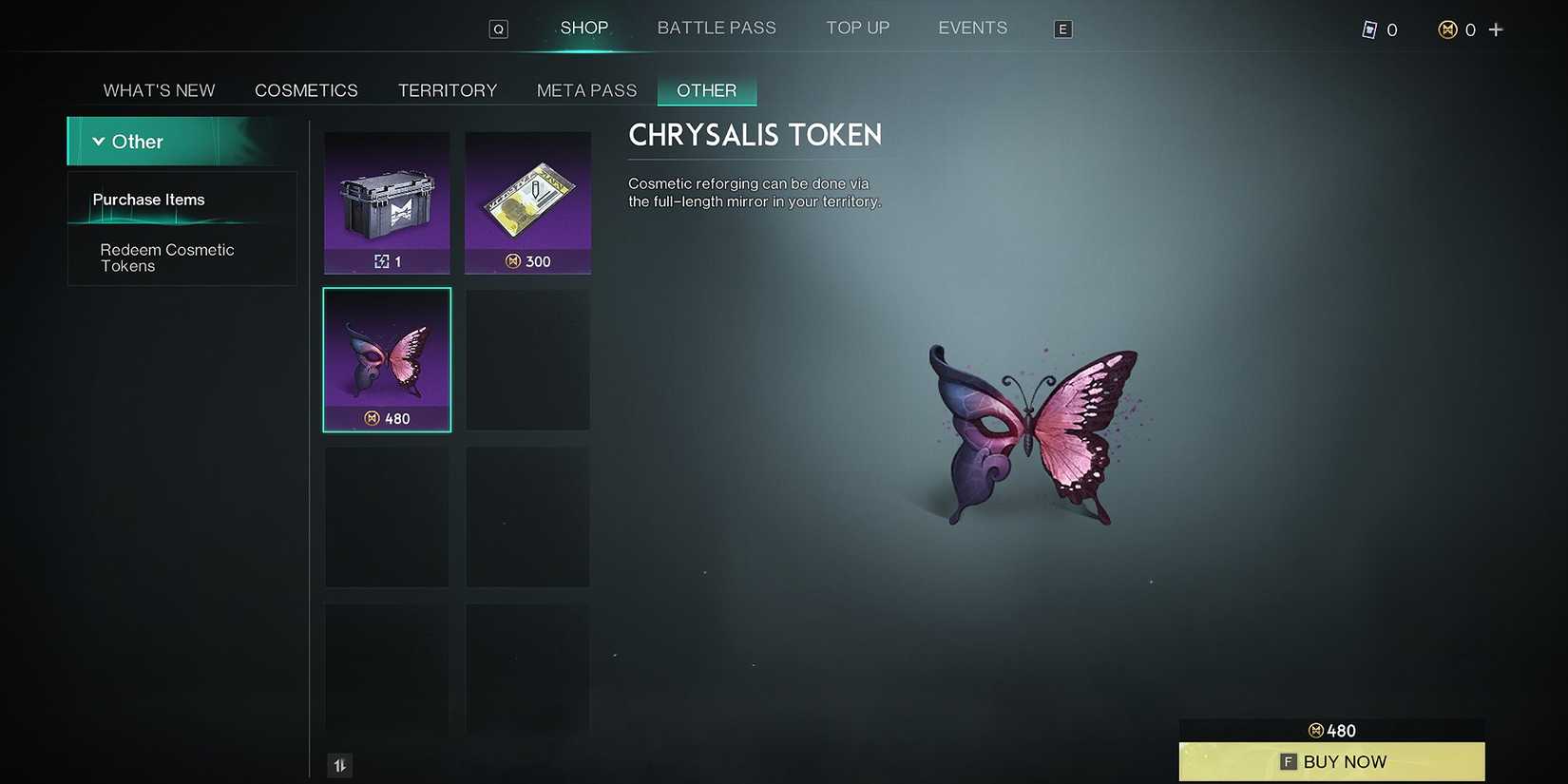Click the crate item icon

tap(387, 202)
